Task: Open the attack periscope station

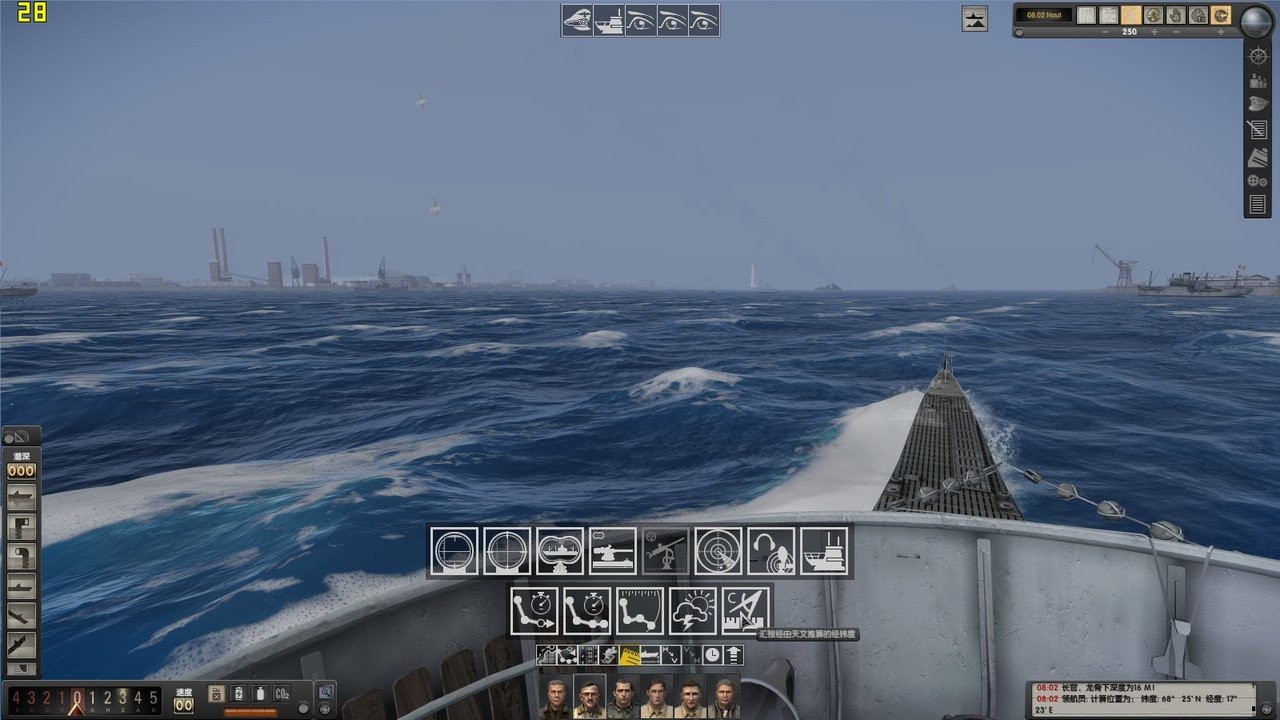Action: (x=455, y=551)
